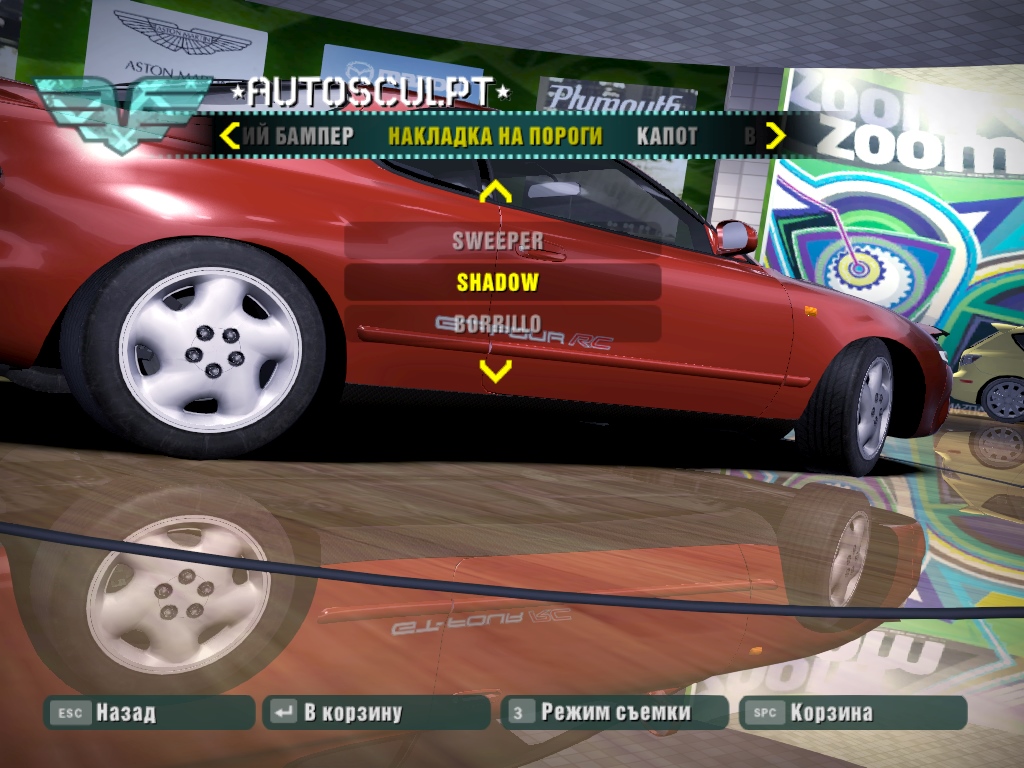Go back with the Назад button

click(x=150, y=713)
